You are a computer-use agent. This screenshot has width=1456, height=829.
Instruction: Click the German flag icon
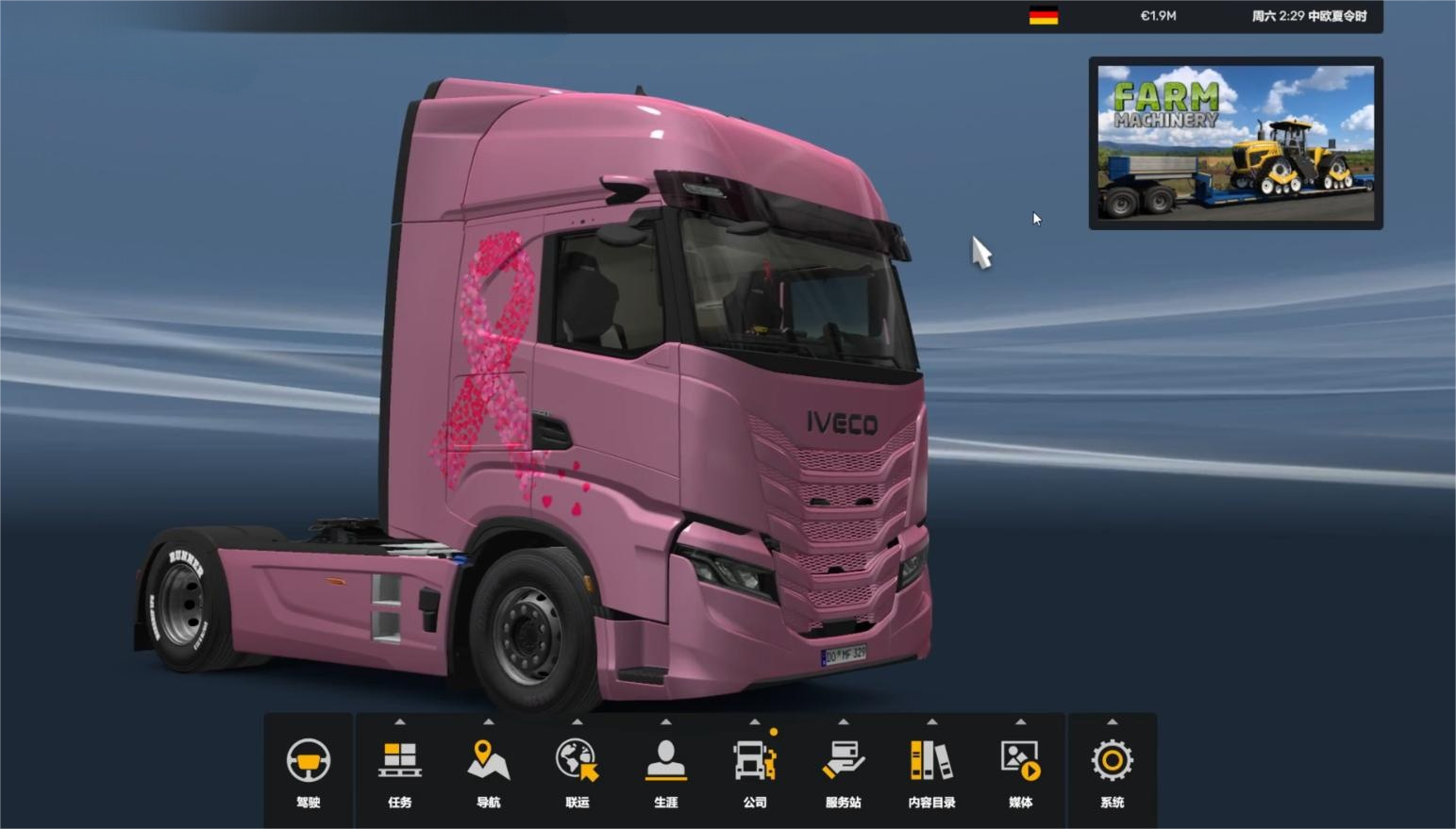pyautogui.click(x=1043, y=16)
